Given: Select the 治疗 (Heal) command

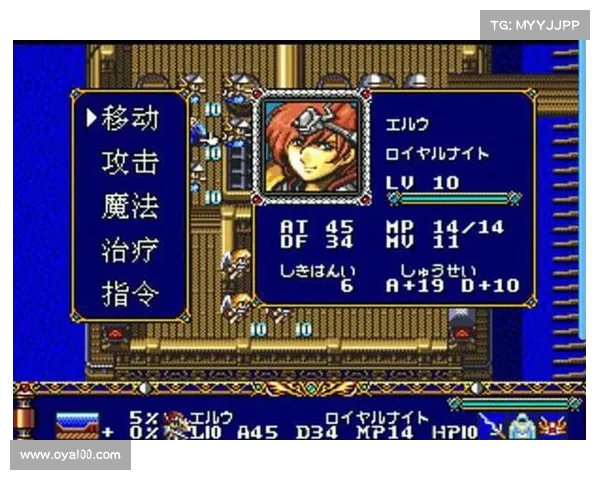Looking at the screenshot, I should tap(130, 250).
